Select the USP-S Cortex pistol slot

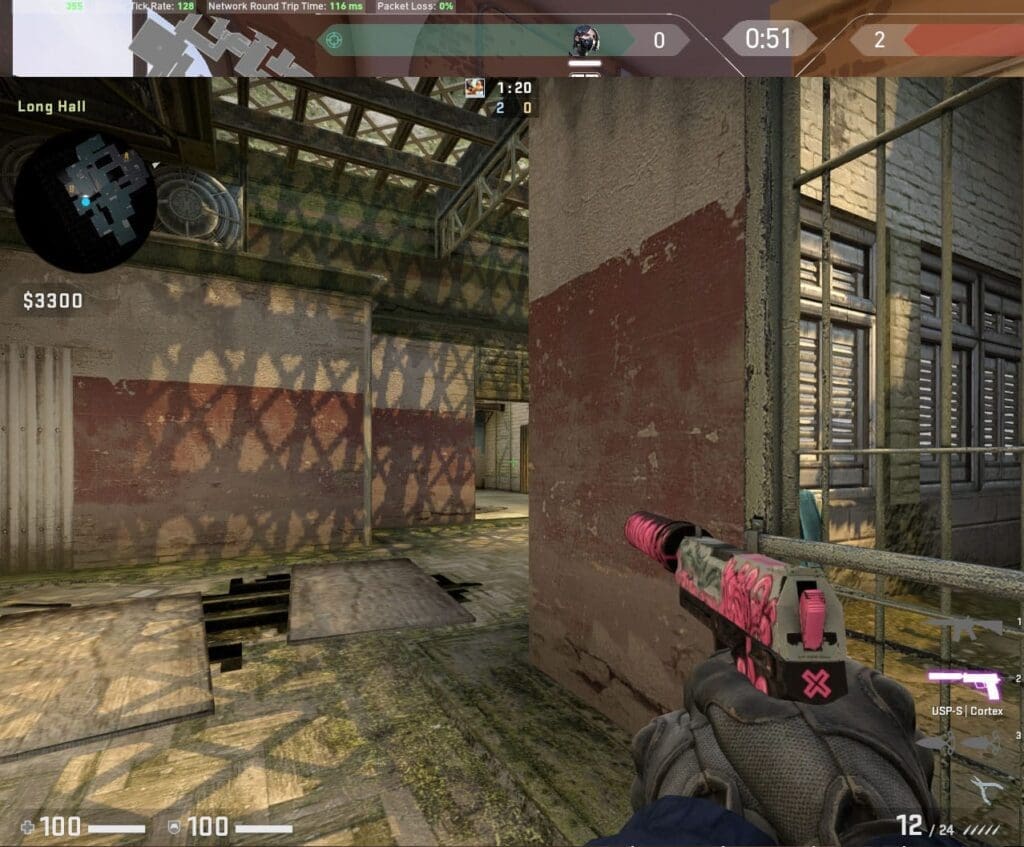click(964, 684)
